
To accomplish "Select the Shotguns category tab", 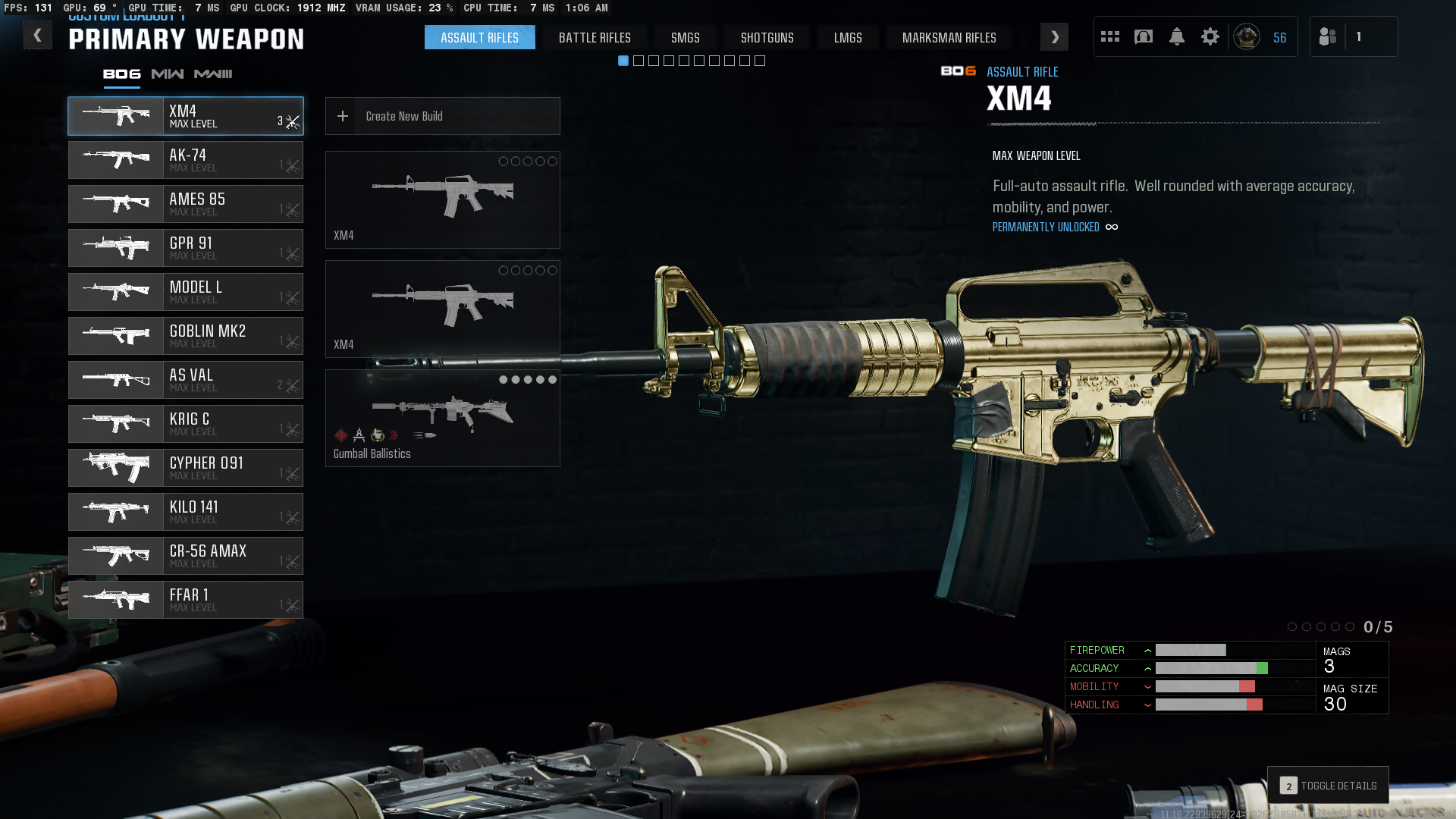I will point(767,38).
